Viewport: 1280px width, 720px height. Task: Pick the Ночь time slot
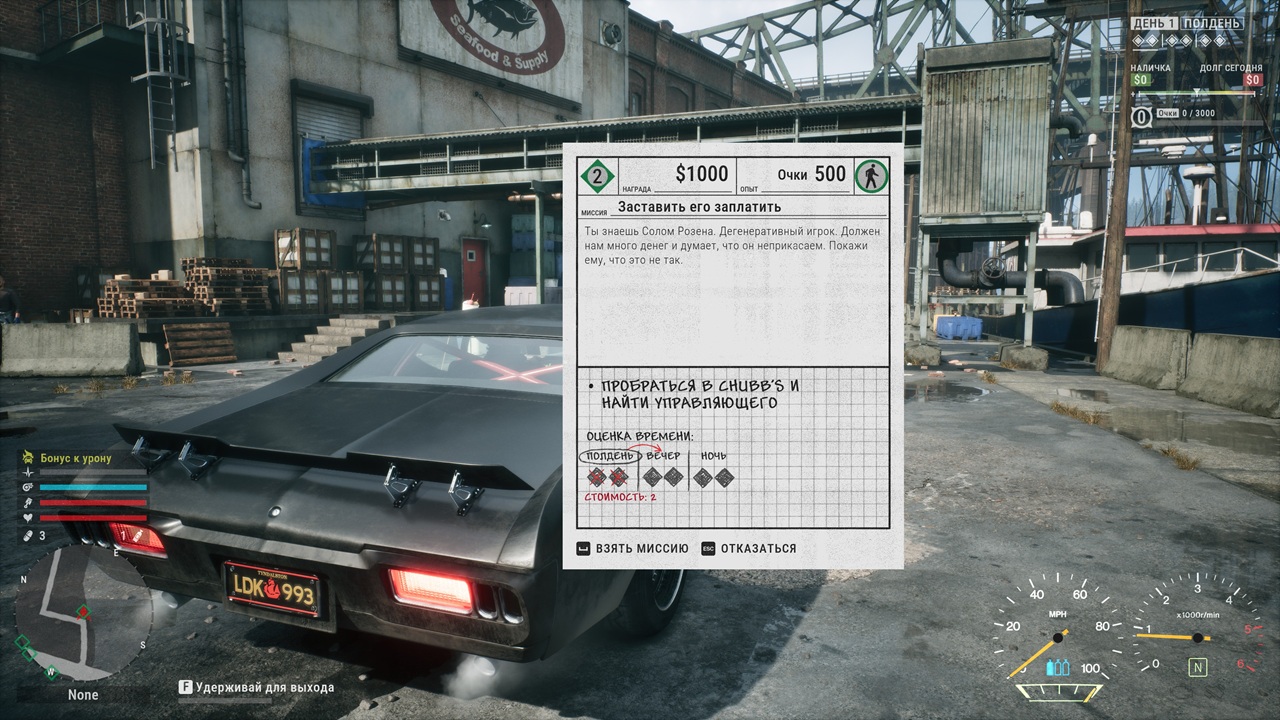click(x=713, y=457)
